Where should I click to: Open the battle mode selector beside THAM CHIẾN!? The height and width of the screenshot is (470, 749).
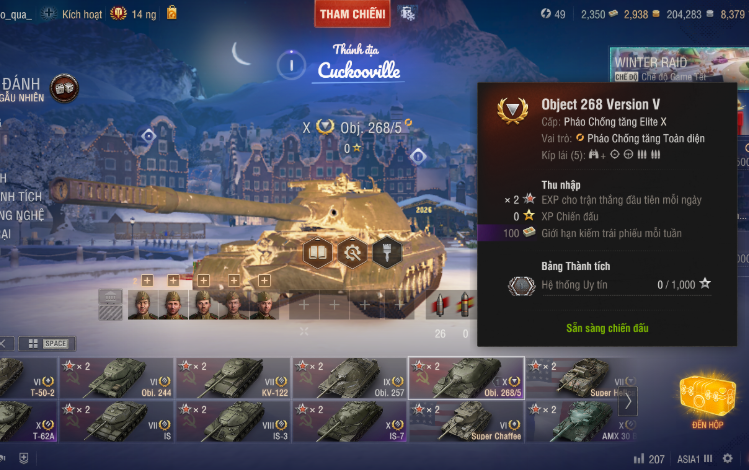point(407,13)
